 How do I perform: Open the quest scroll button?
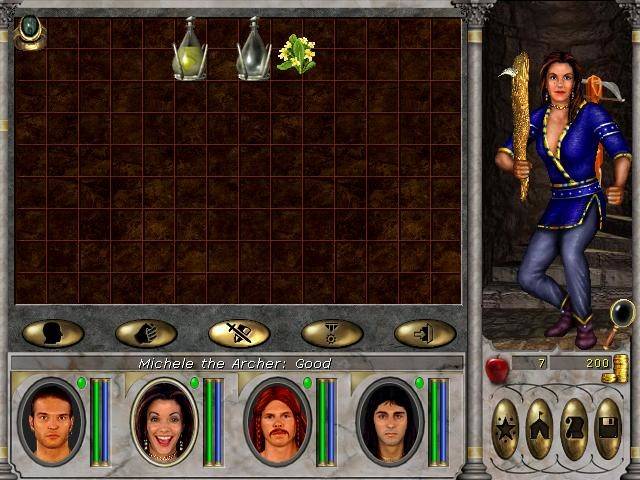[x=574, y=429]
